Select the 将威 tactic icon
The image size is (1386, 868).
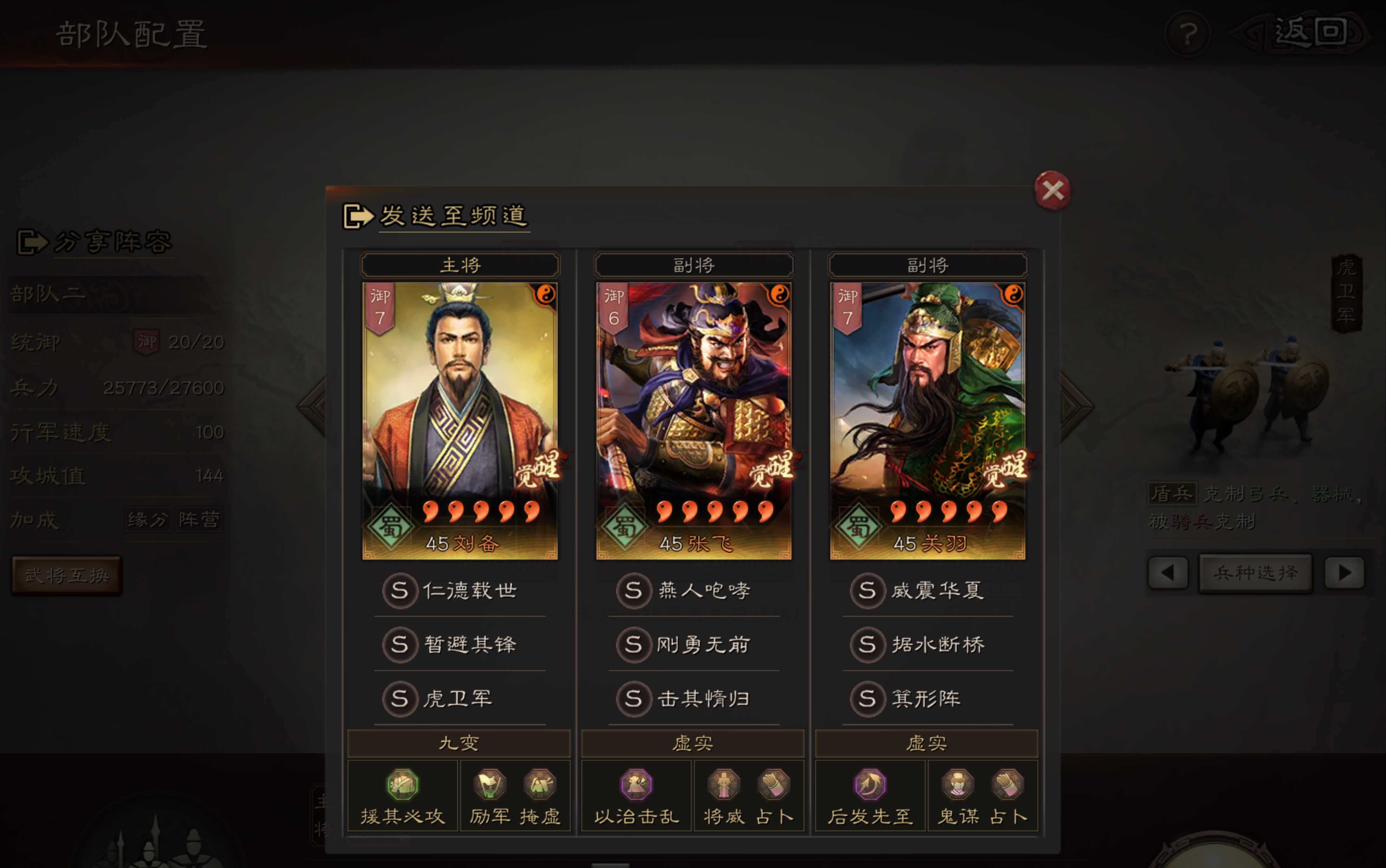[x=722, y=785]
